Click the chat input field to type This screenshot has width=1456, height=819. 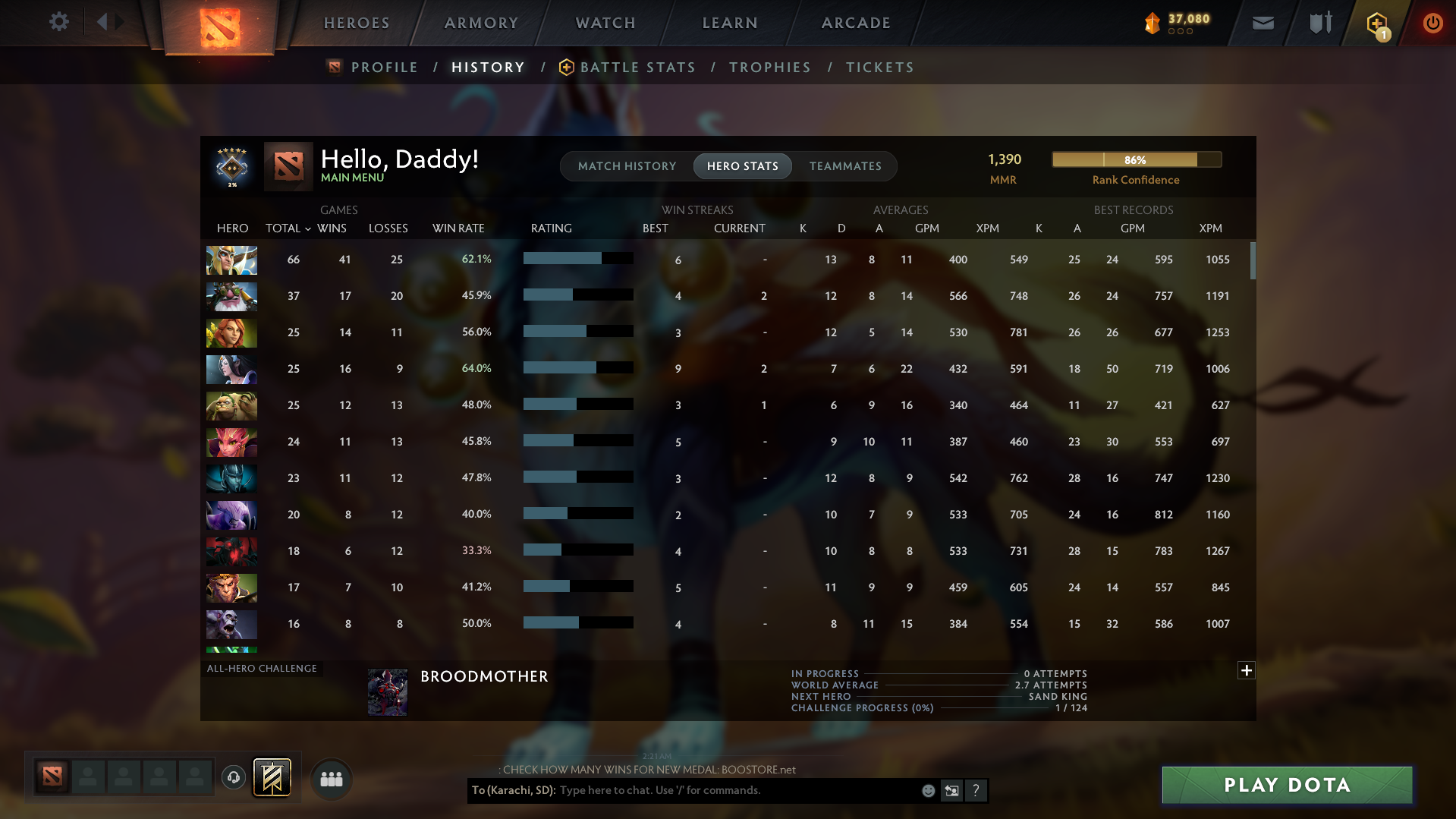(x=721, y=790)
